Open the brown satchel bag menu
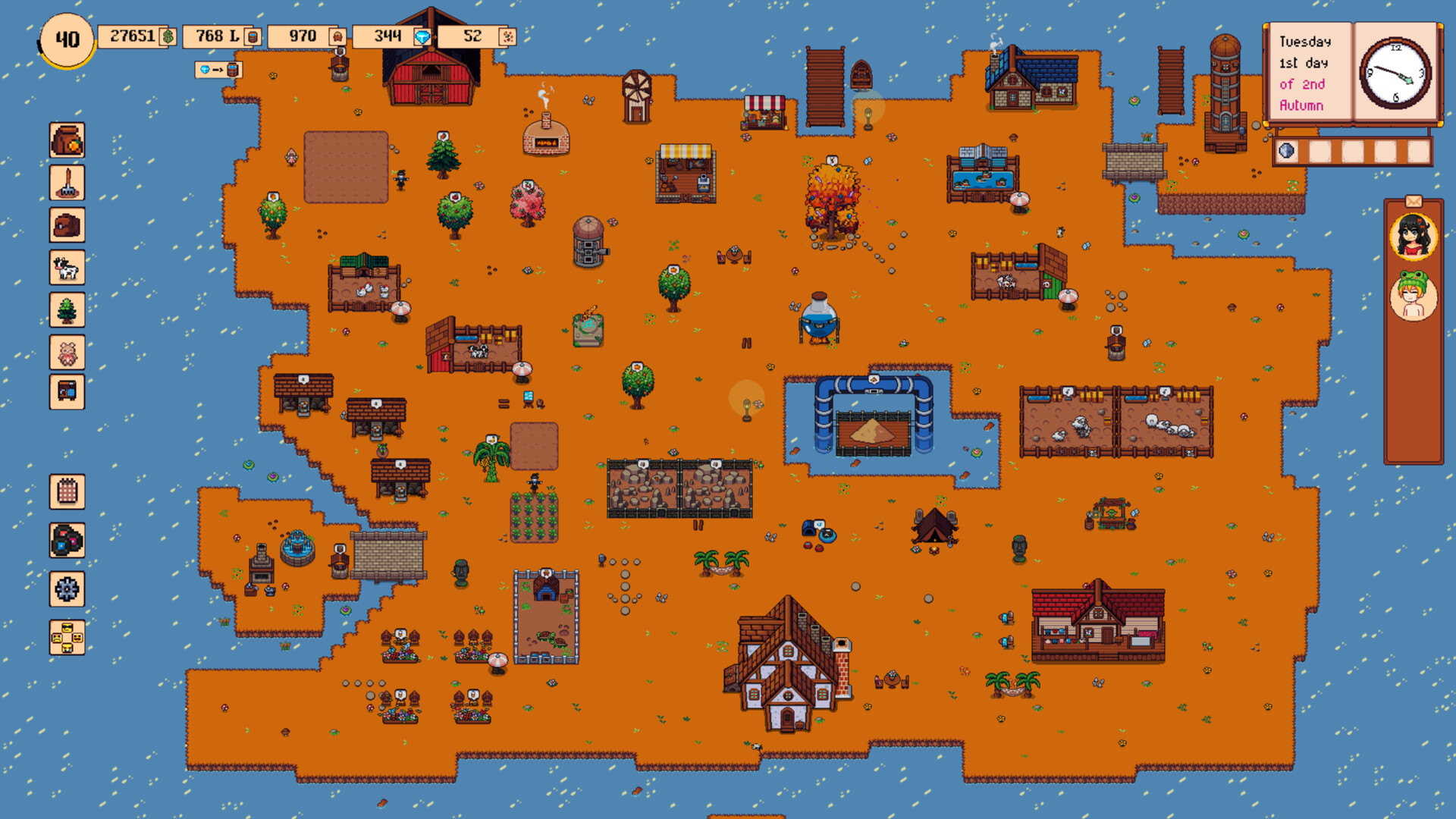This screenshot has width=1456, height=819. click(x=67, y=225)
